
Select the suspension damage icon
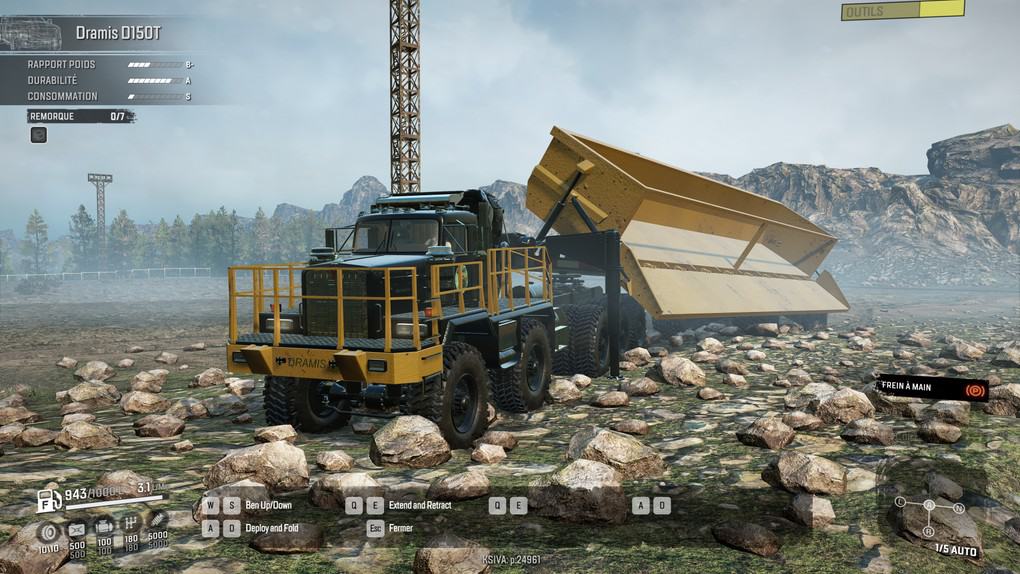[157, 522]
